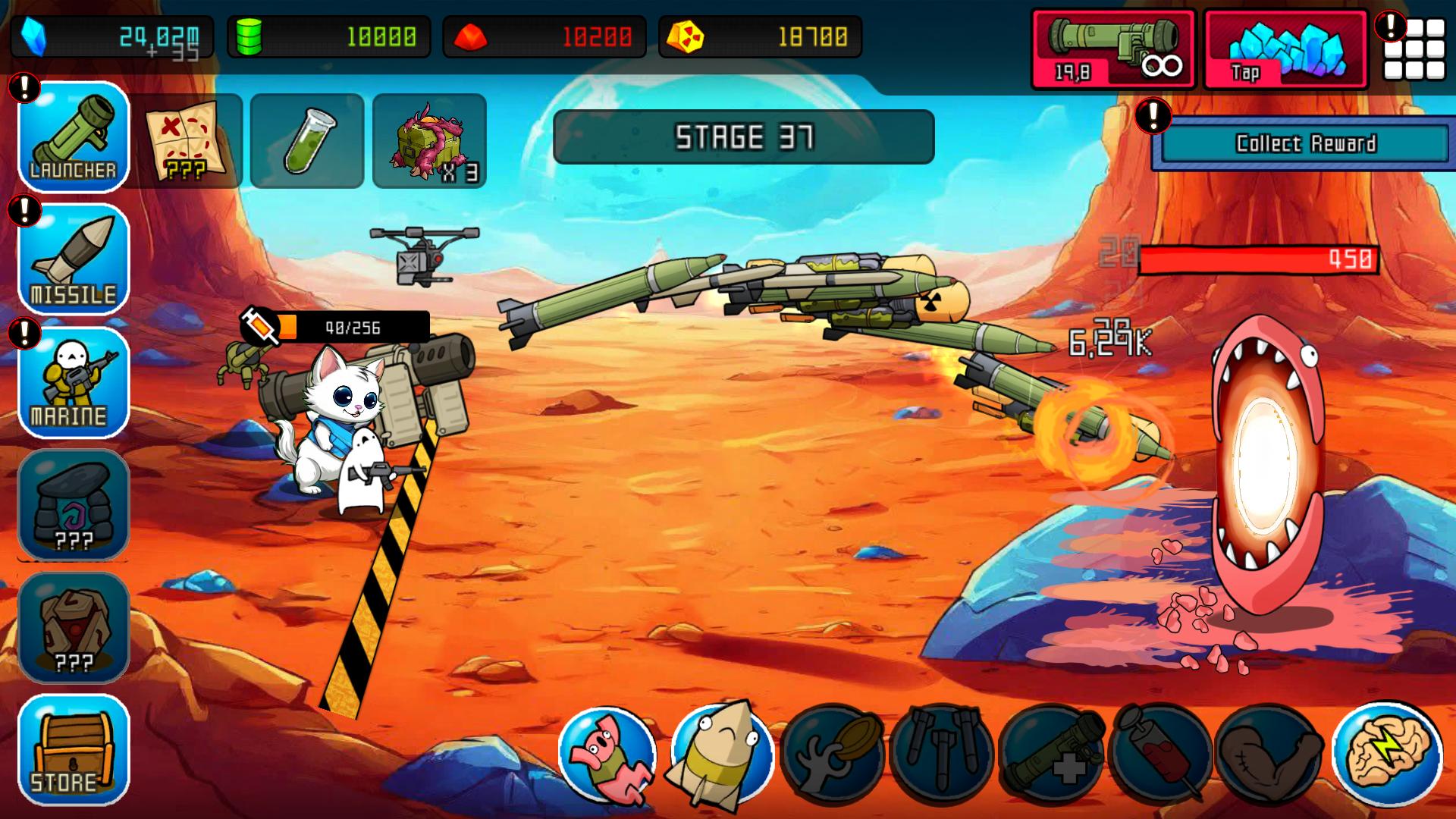Expand the locked ??? bunker slot

click(73, 504)
